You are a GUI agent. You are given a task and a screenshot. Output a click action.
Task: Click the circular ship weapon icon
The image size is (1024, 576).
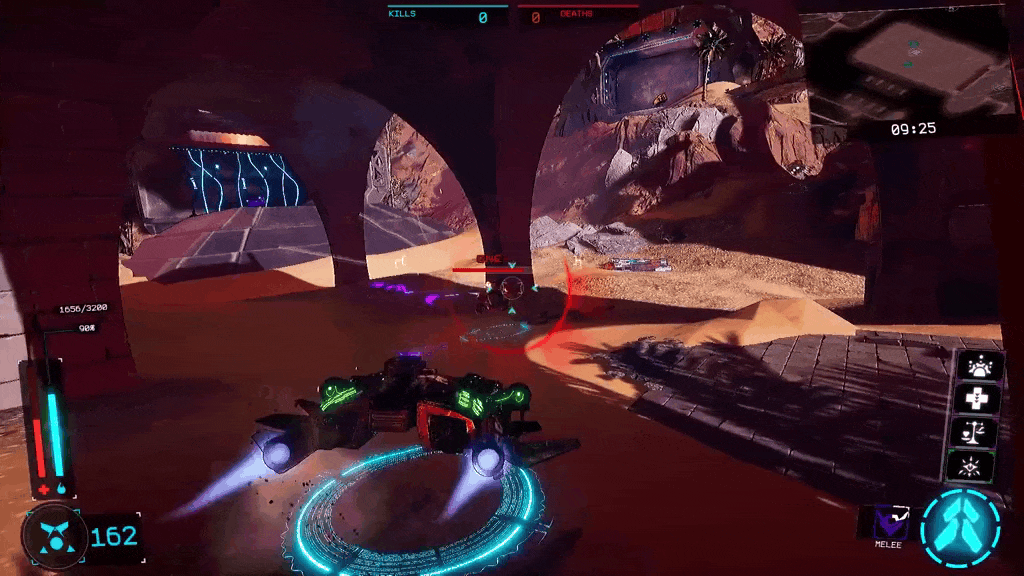tap(51, 536)
